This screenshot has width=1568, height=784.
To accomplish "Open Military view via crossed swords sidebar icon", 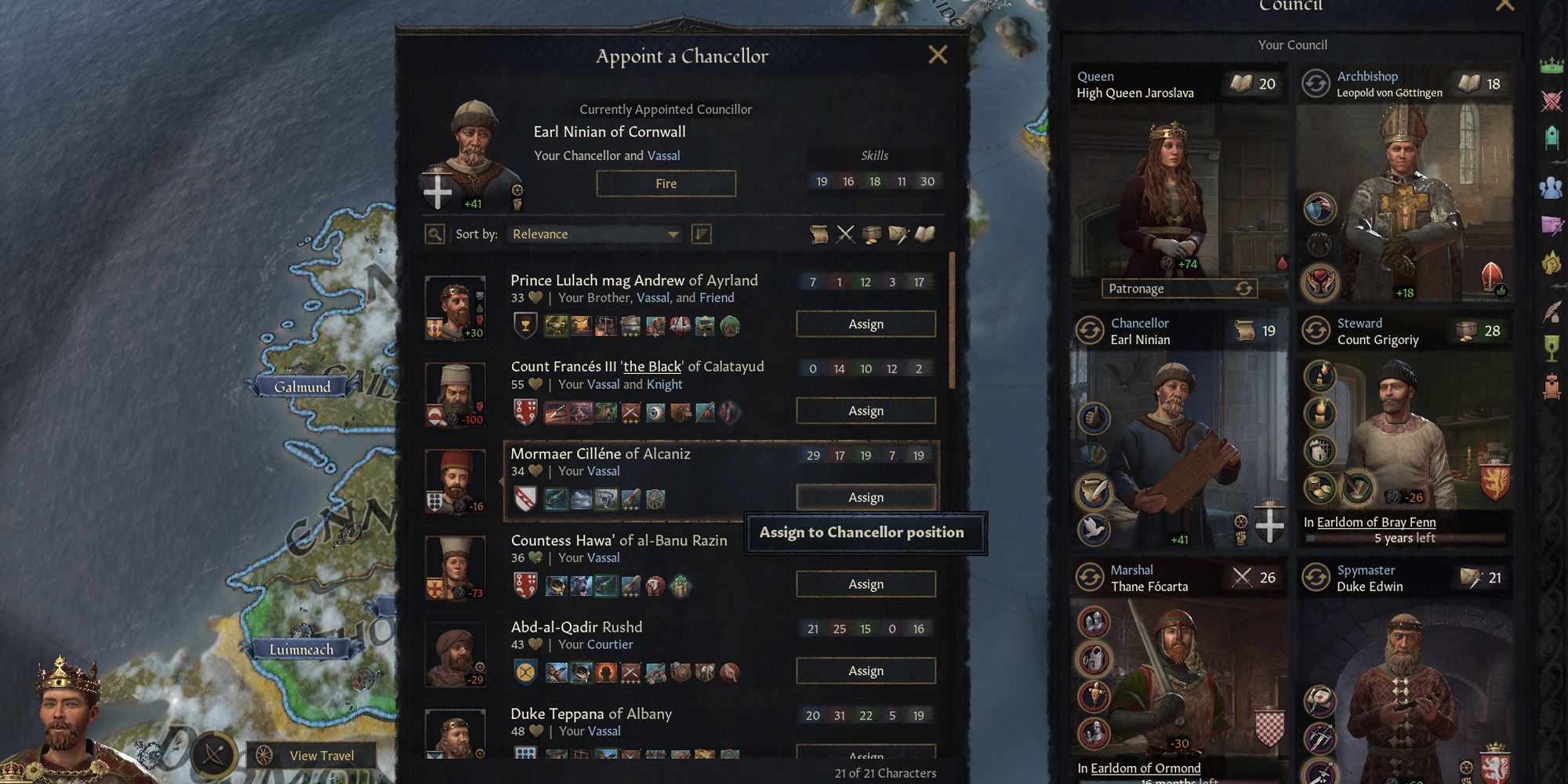I will coord(1551,100).
